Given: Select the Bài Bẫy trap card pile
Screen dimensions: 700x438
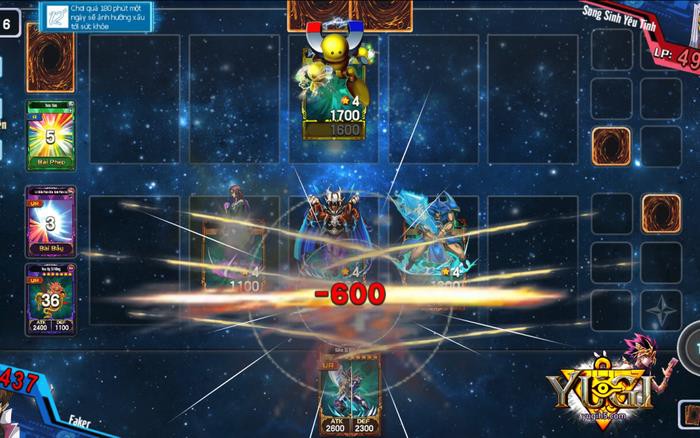Looking at the screenshot, I should pos(46,220).
